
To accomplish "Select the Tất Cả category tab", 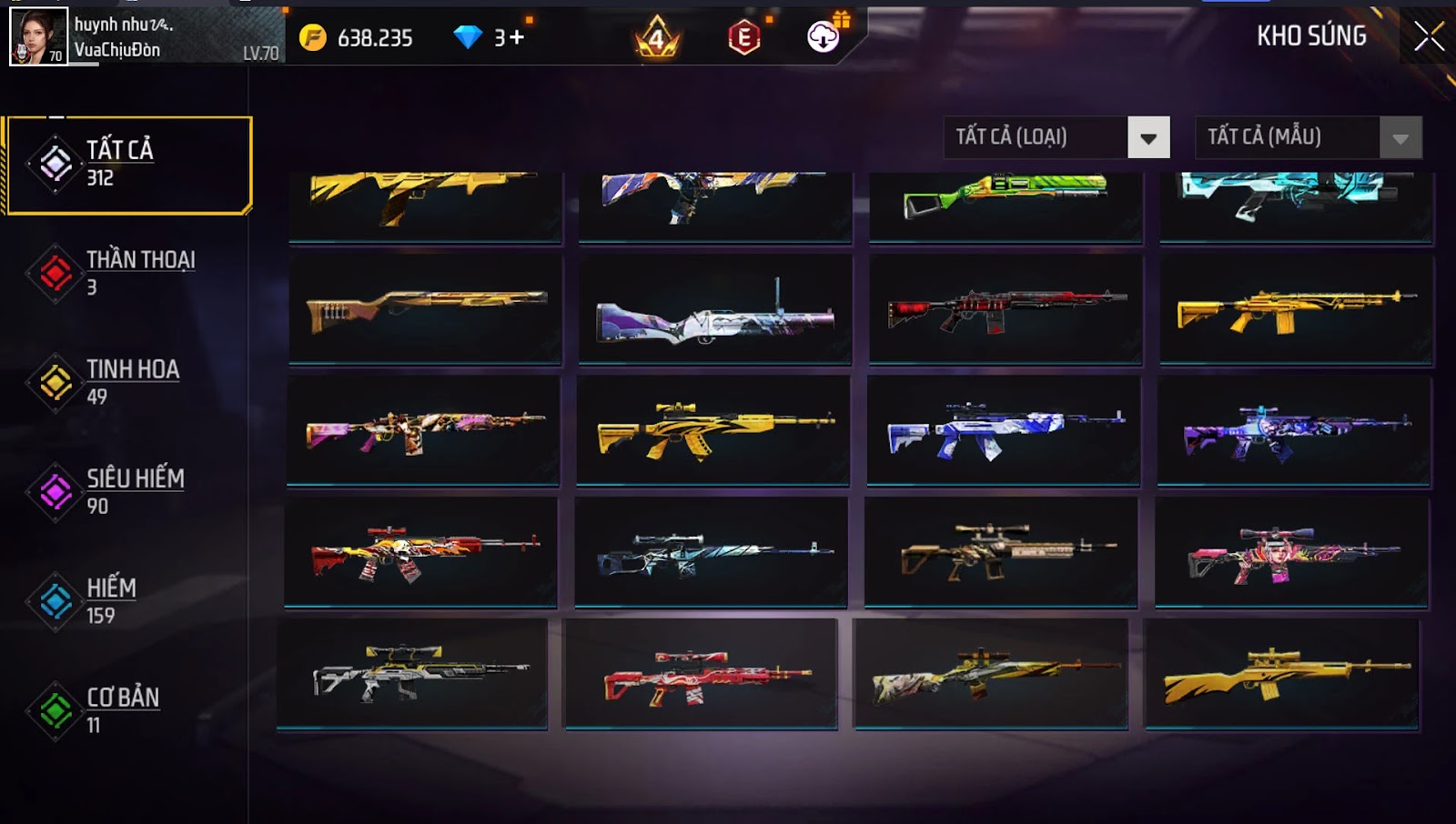I will click(x=128, y=165).
